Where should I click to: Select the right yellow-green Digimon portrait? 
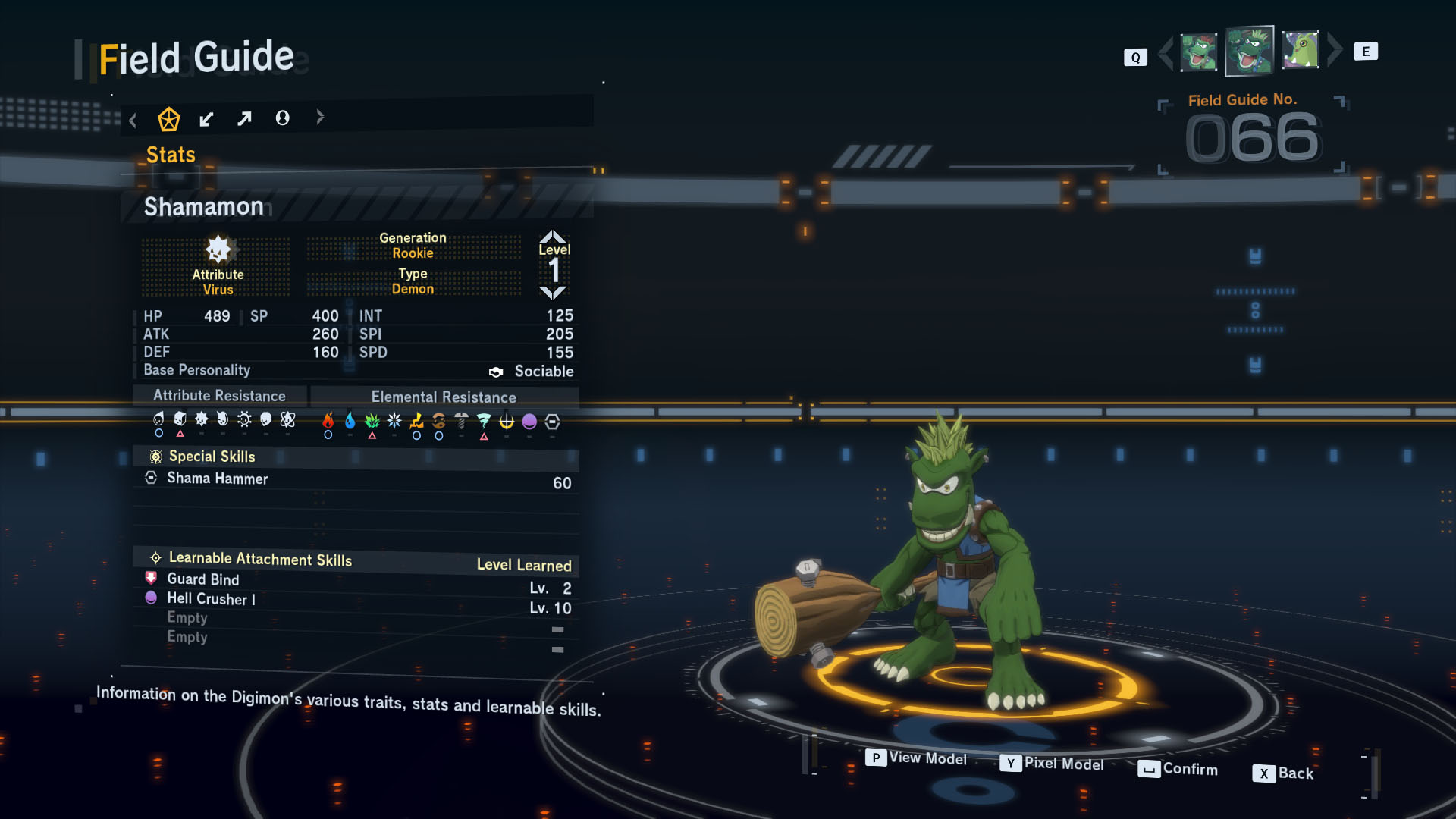[1301, 50]
